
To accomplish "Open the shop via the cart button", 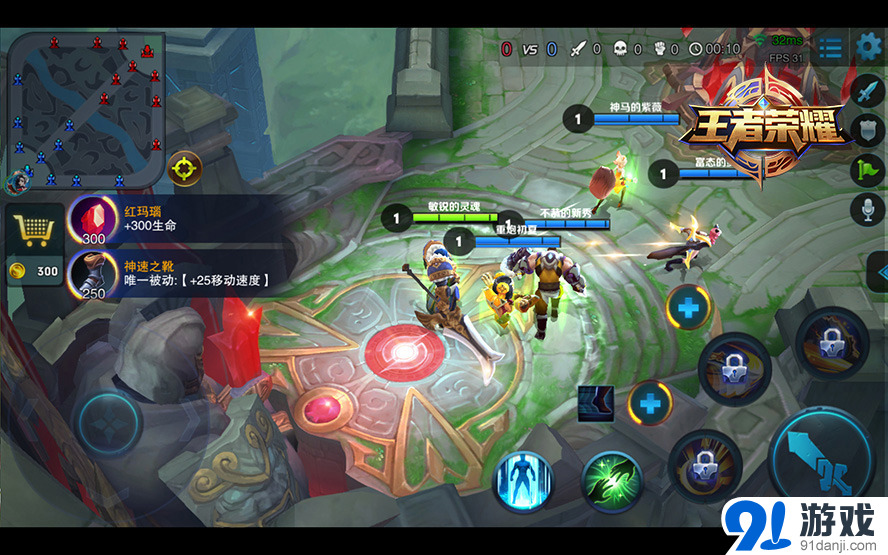I will pos(33,231).
